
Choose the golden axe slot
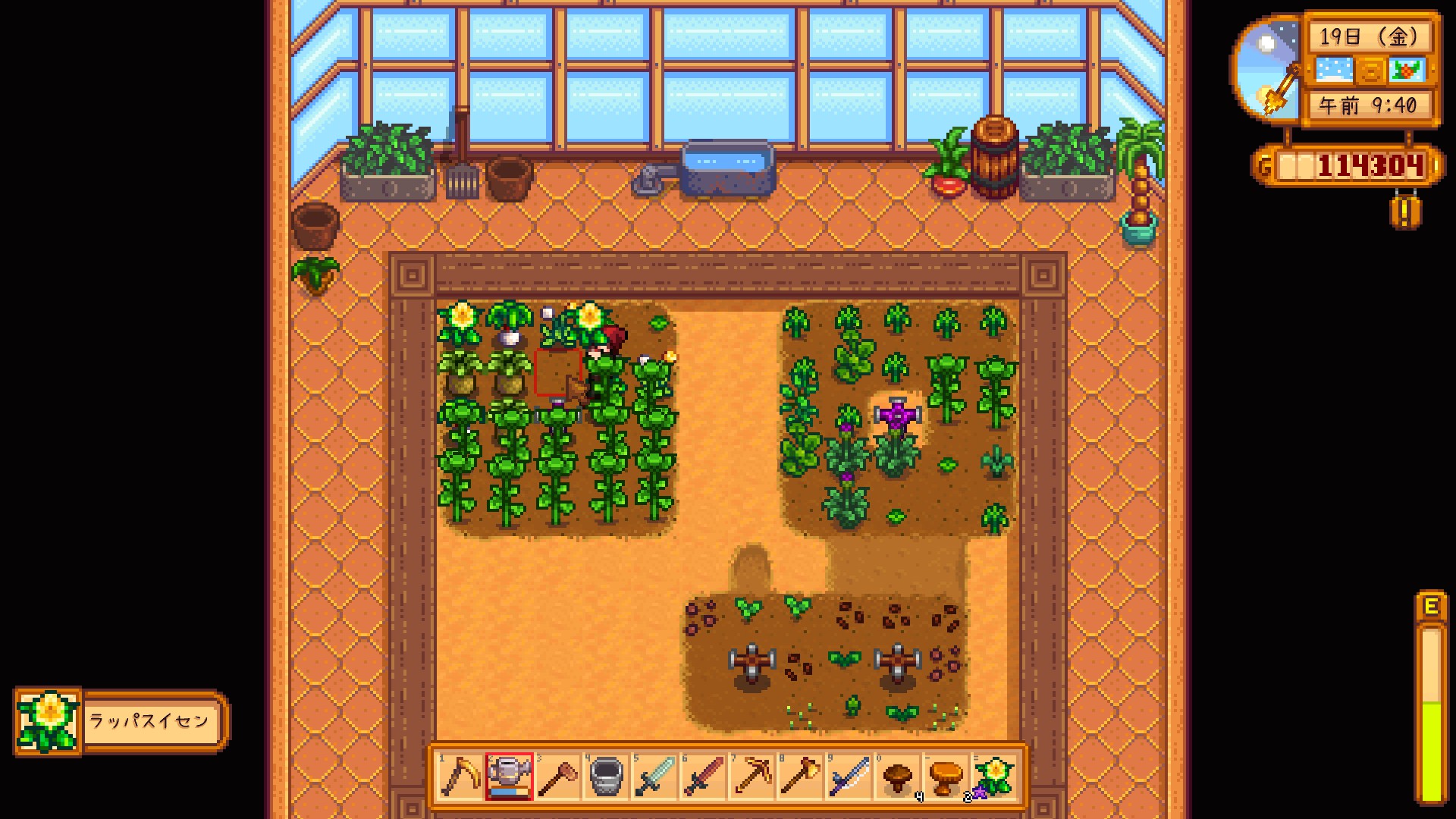tap(800, 777)
